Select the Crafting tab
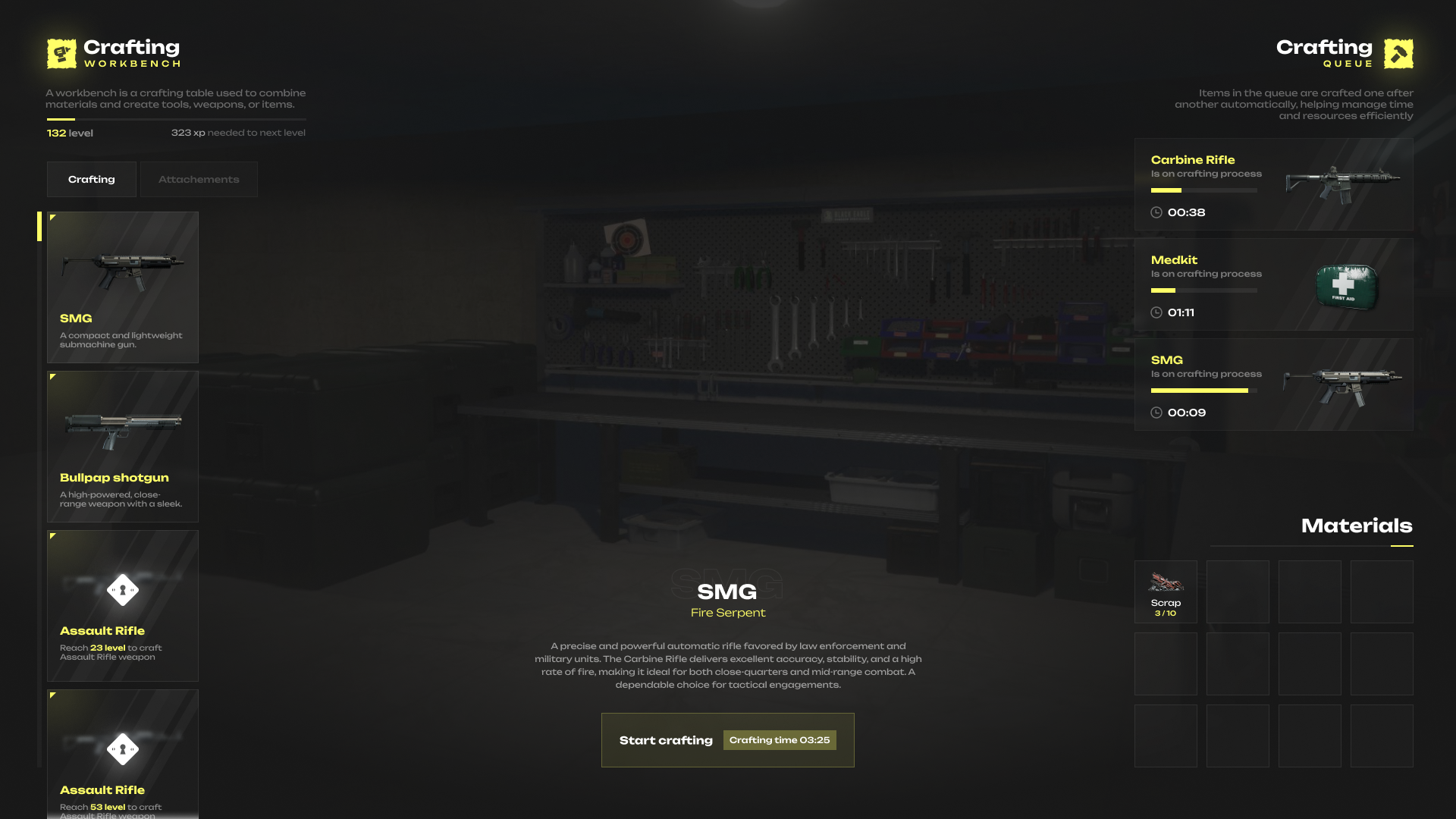The height and width of the screenshot is (819, 1456). 91,179
